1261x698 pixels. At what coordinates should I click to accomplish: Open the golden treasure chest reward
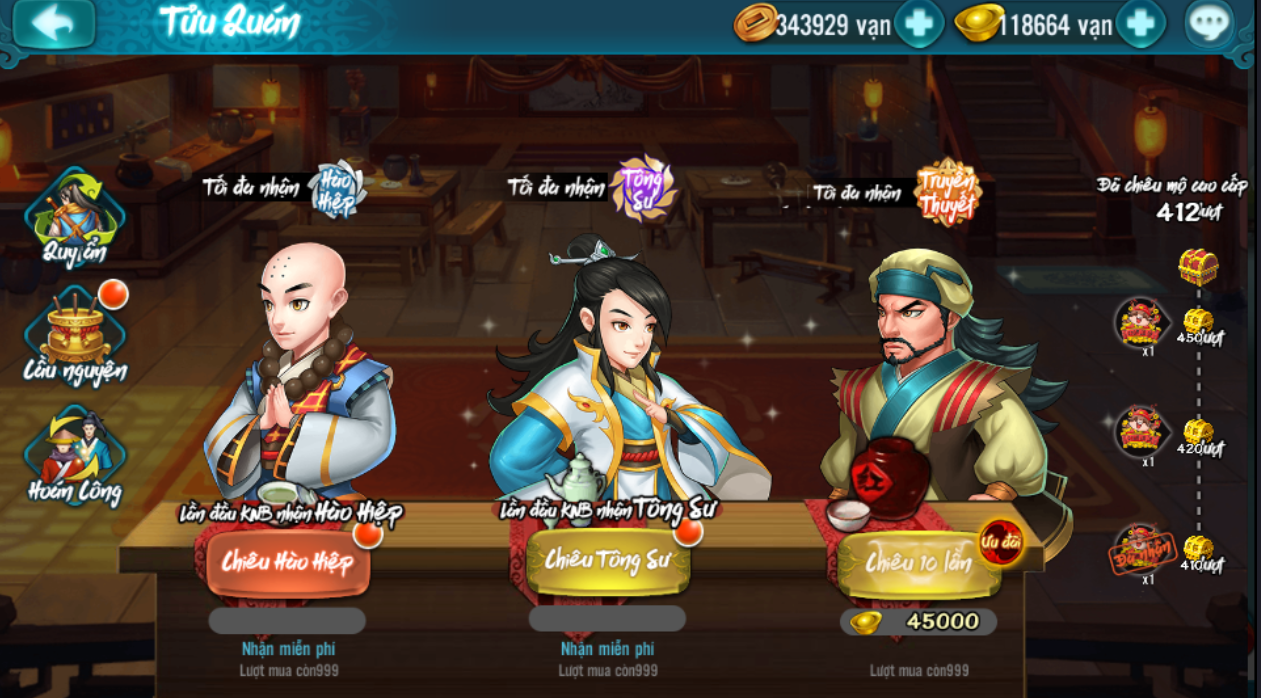(x=1197, y=266)
